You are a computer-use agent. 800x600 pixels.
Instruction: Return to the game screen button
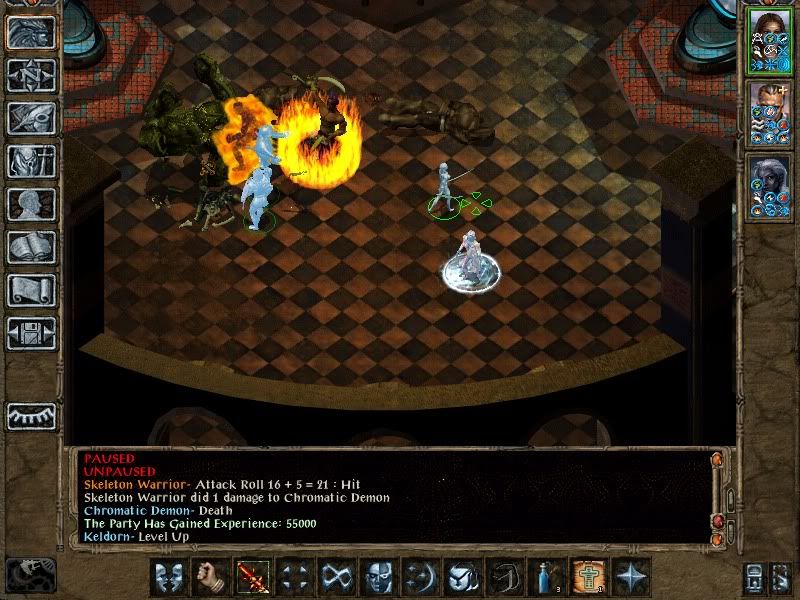(31, 33)
